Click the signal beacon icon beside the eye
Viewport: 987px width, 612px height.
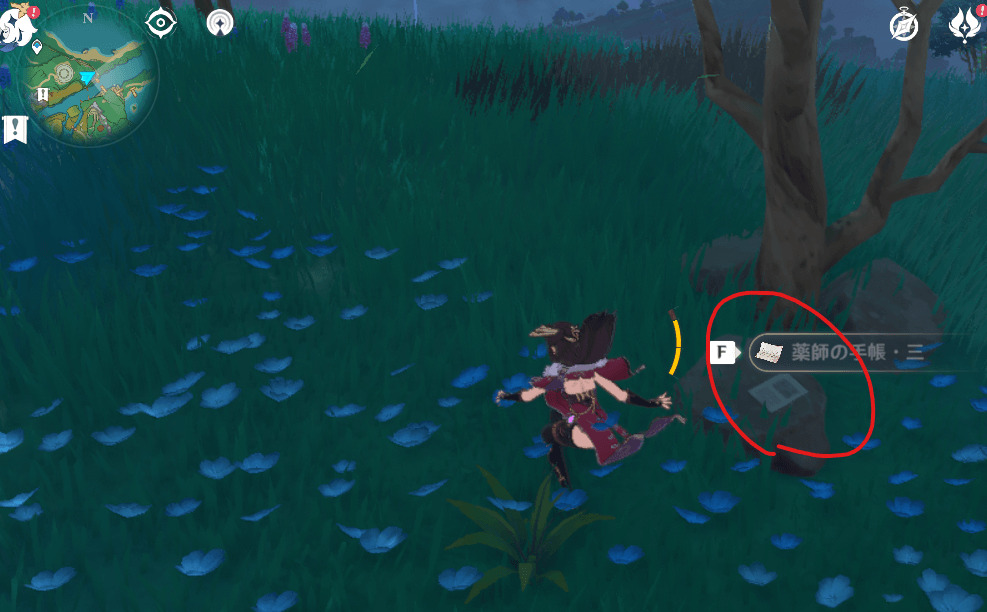[x=220, y=23]
